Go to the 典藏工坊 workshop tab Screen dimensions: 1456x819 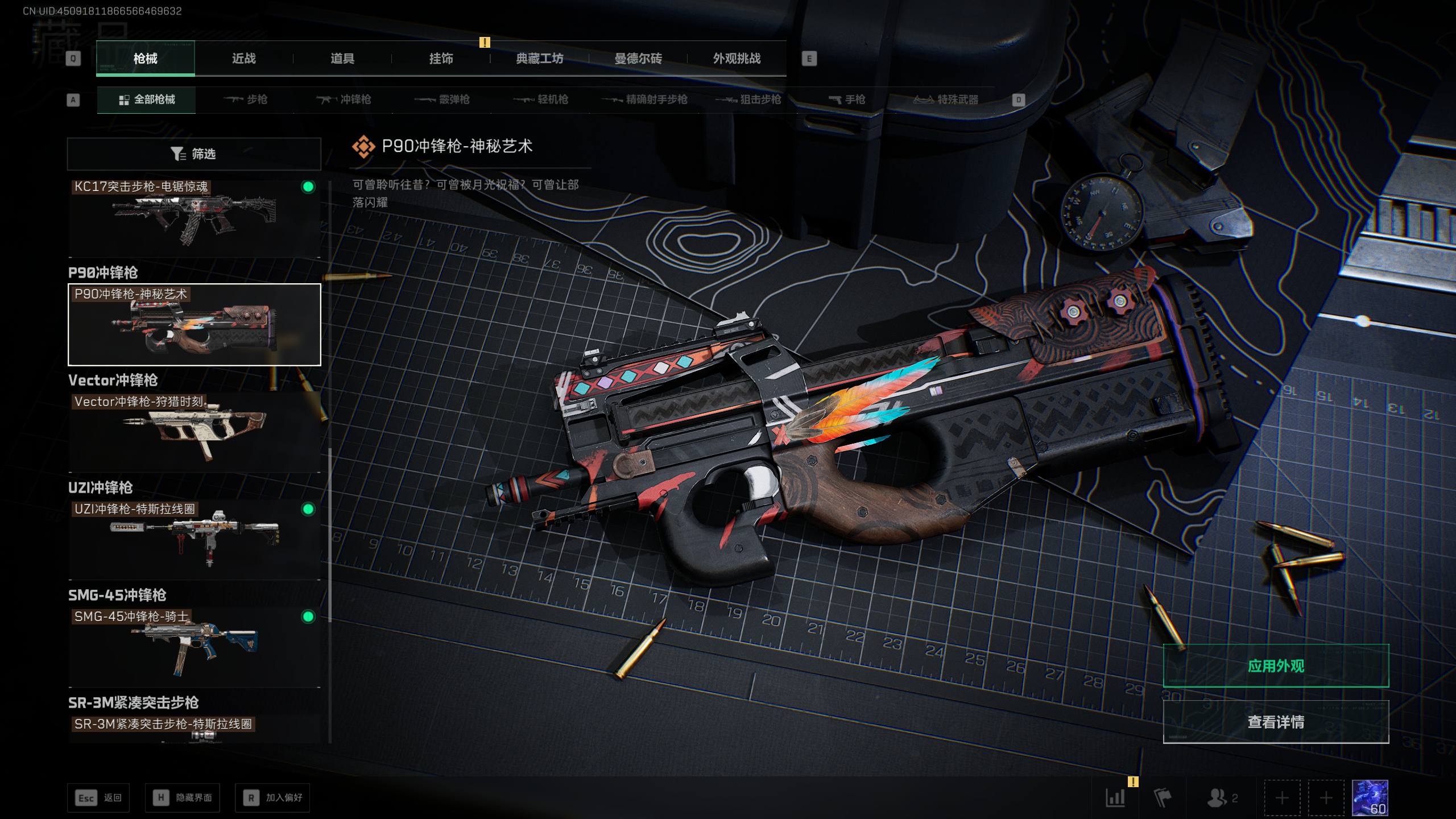[539, 59]
